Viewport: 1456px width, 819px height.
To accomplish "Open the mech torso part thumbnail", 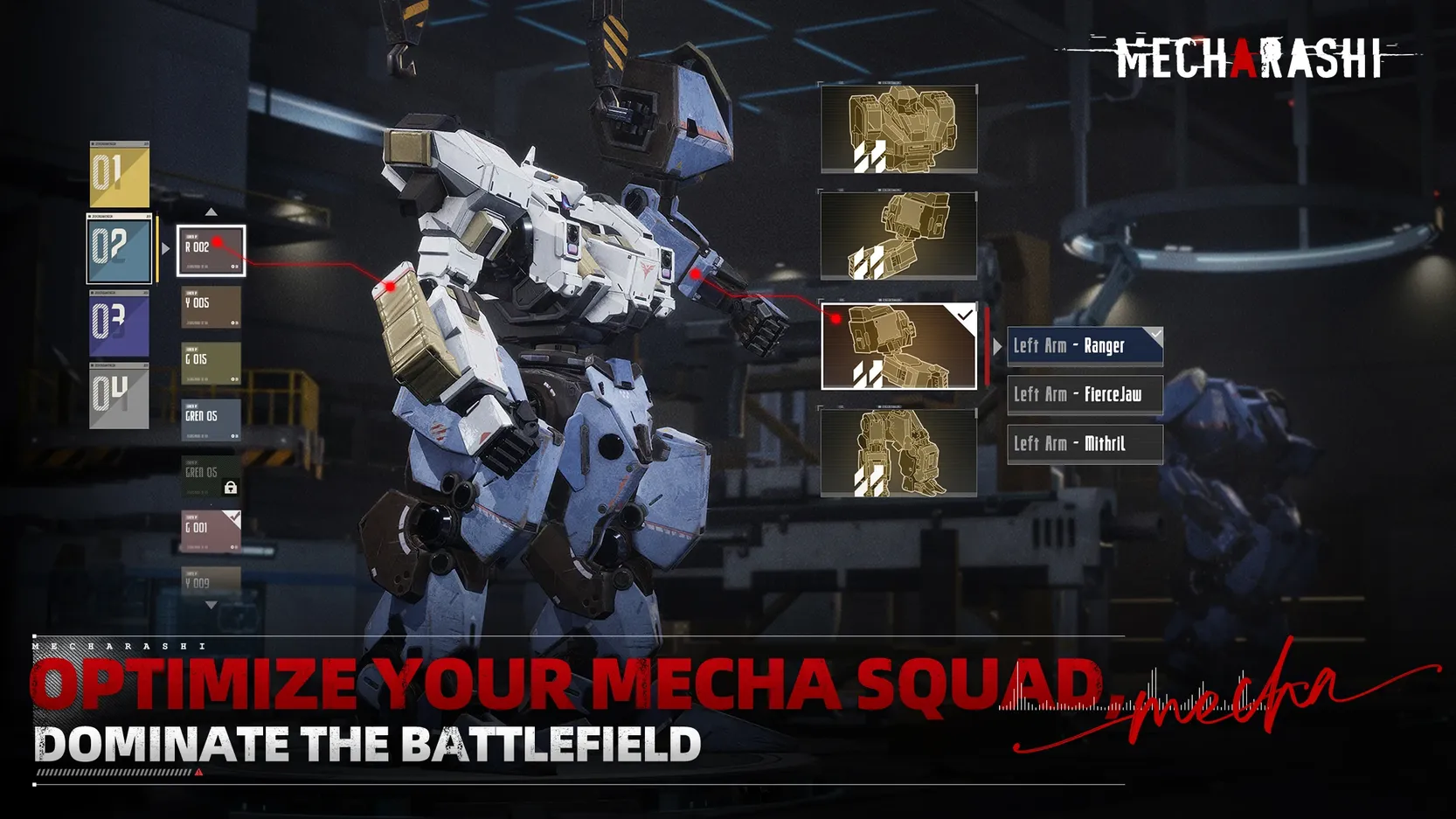I will (898, 129).
